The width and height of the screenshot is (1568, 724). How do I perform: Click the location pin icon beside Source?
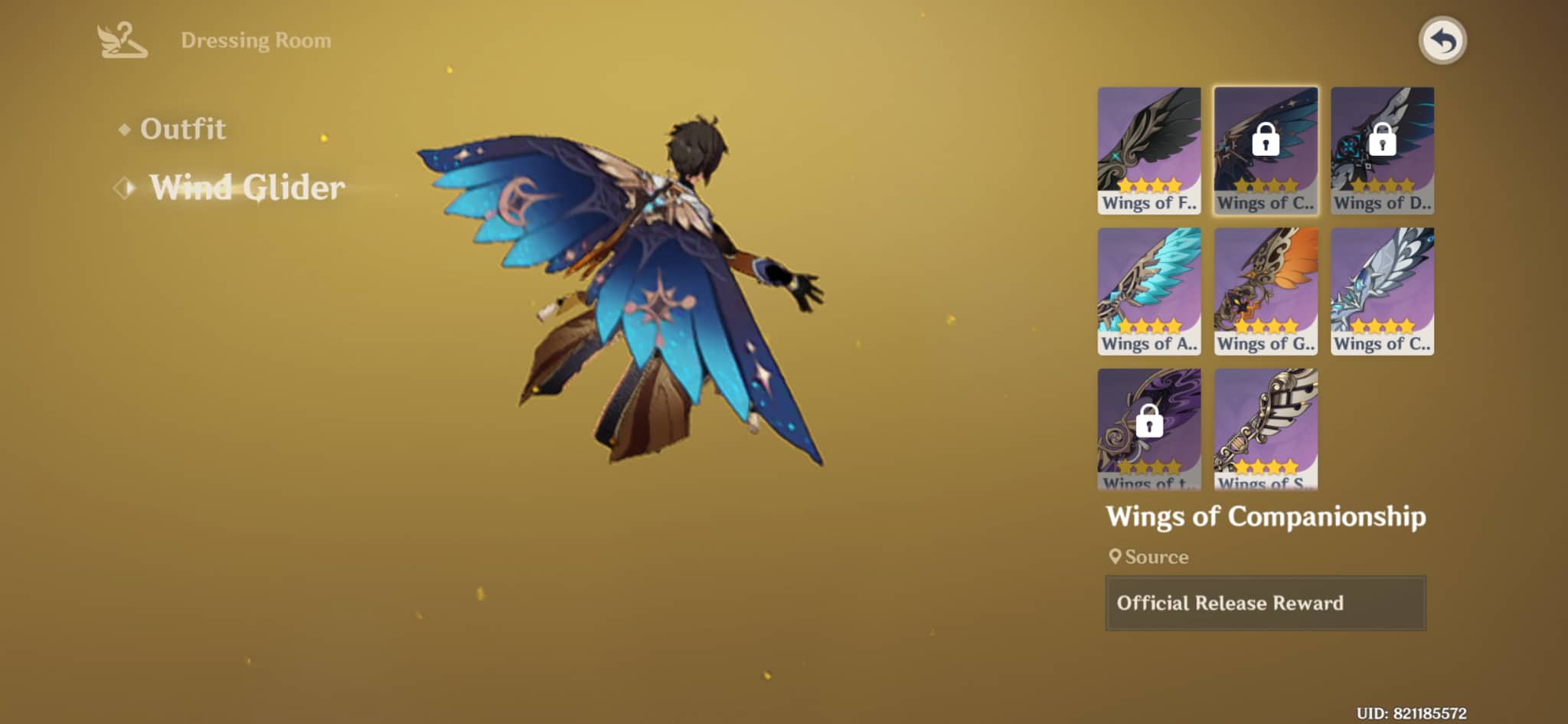click(1116, 557)
